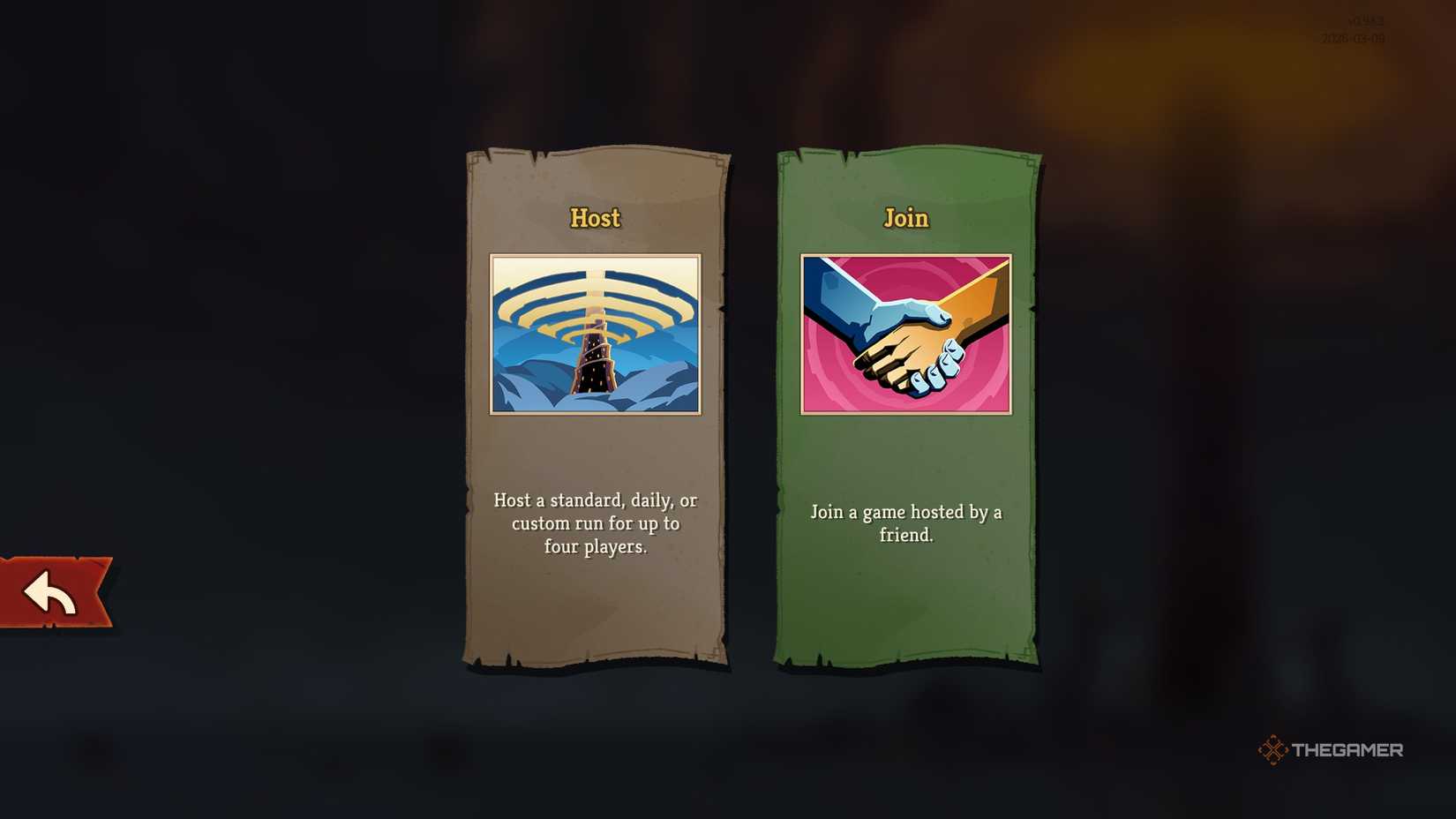Click the handshake illustration on Join panel
Screen dimensions: 1456x819
(x=904, y=333)
